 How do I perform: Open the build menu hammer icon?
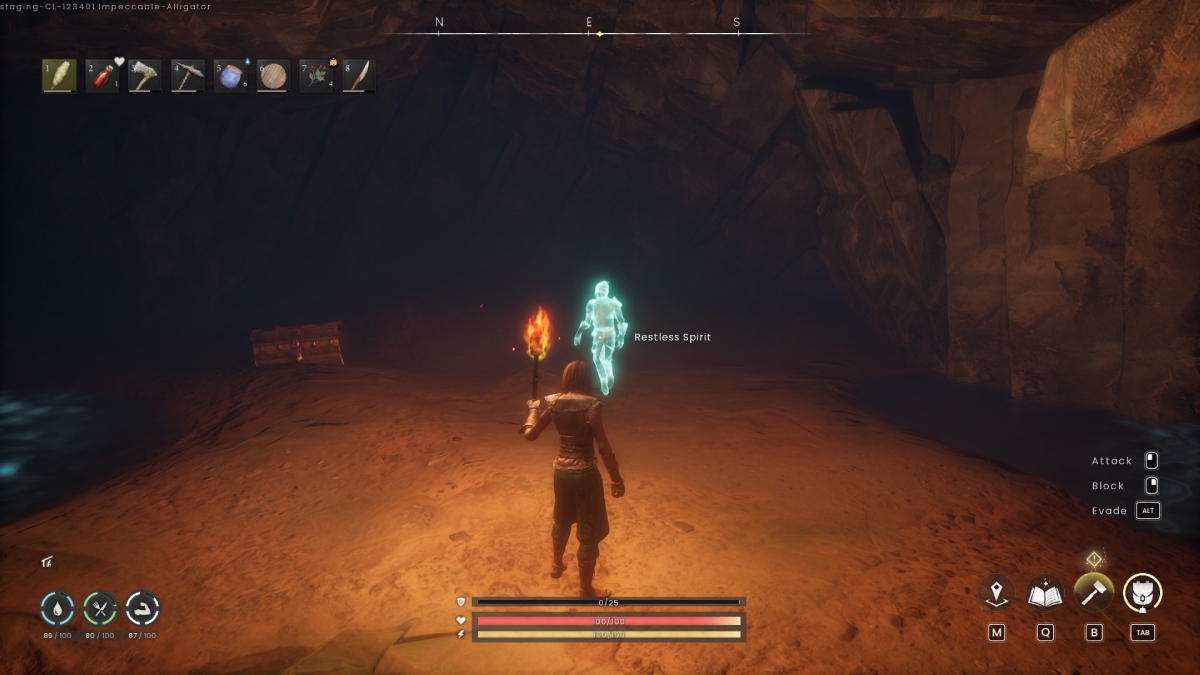tap(1094, 592)
